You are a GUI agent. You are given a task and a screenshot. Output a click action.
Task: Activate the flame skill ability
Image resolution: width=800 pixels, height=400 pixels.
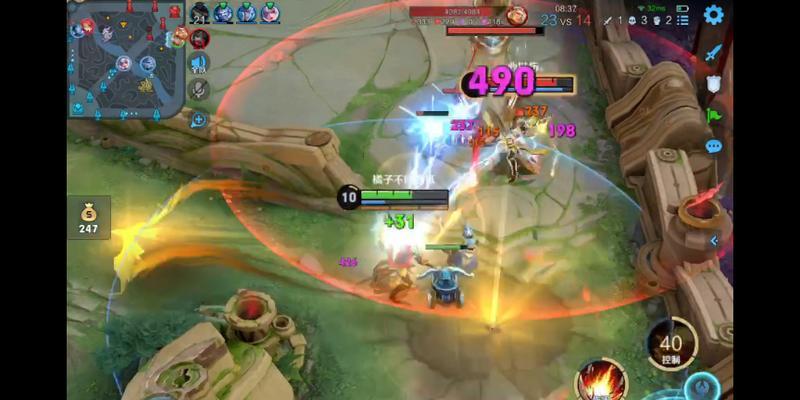602,382
